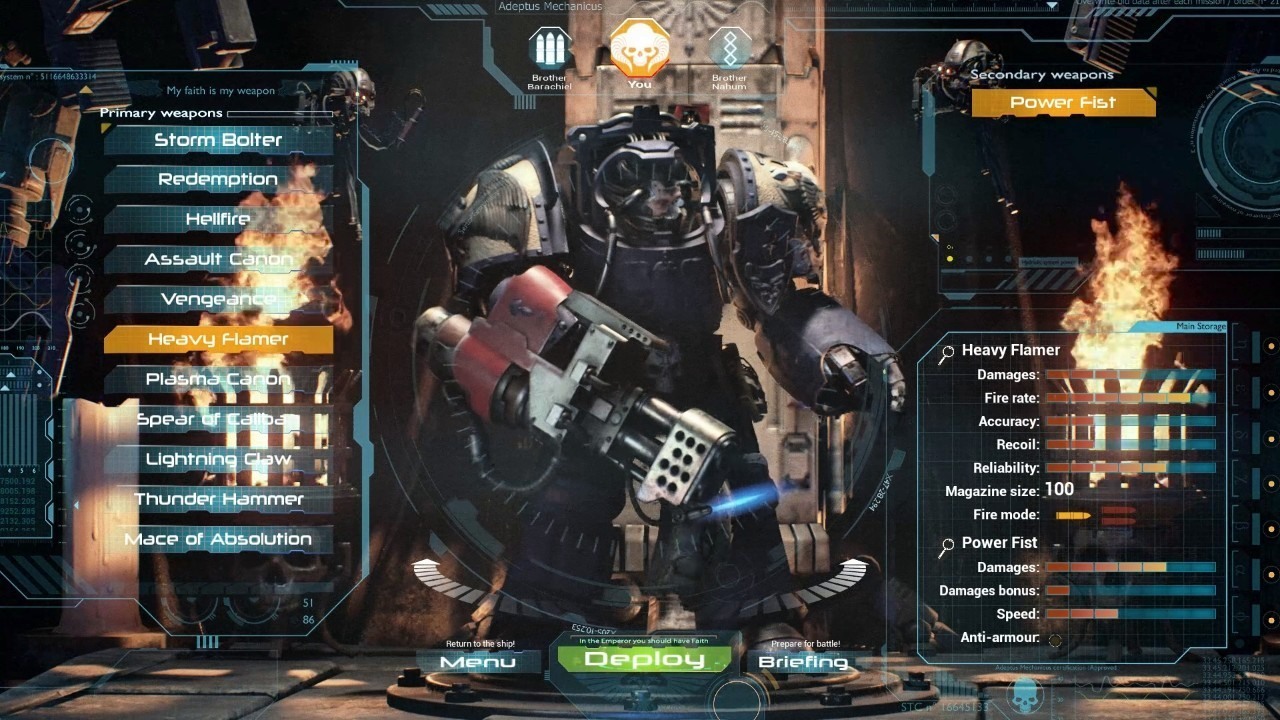Switch to Brother Barachiel's loadout
Viewport: 1280px width, 720px height.
click(x=548, y=48)
